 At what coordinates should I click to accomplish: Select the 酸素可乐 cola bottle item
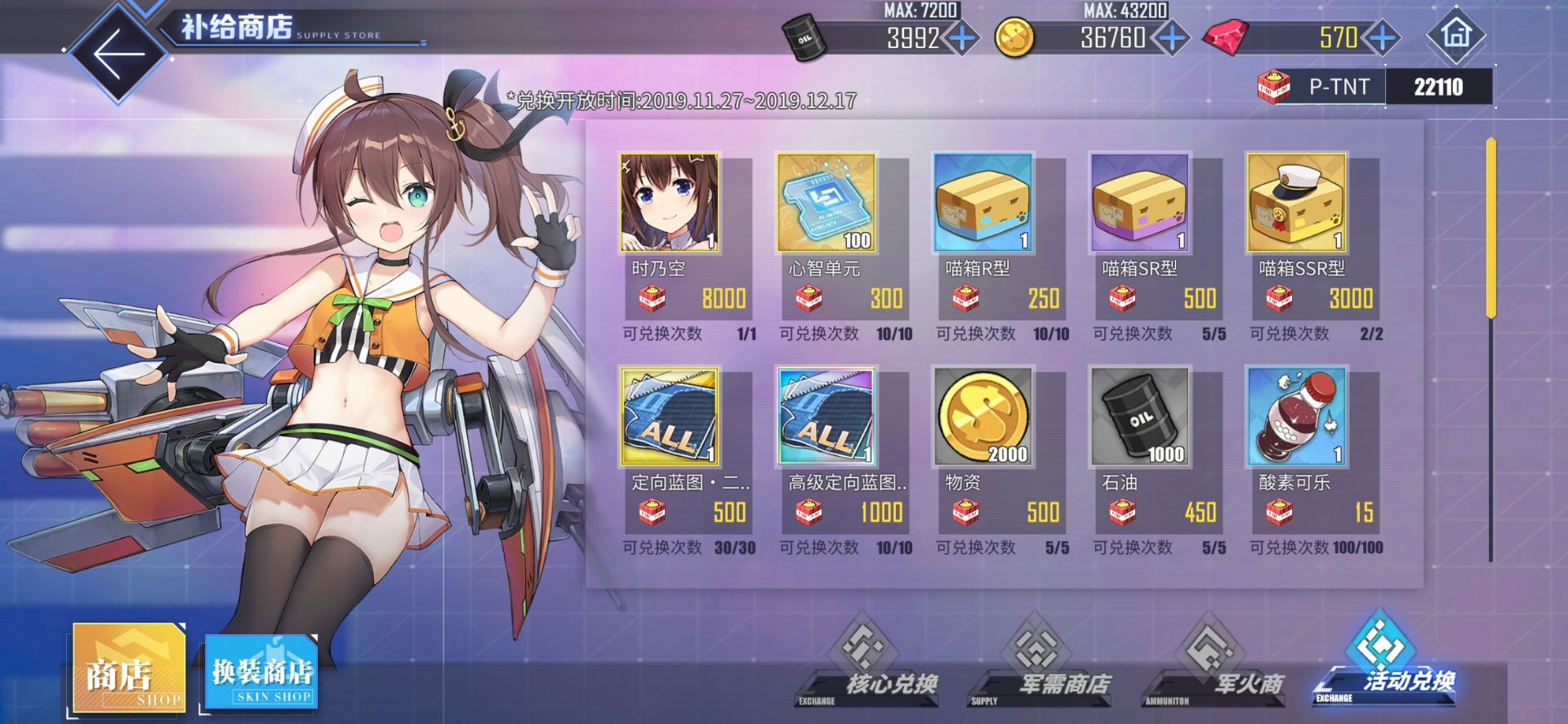click(1296, 417)
